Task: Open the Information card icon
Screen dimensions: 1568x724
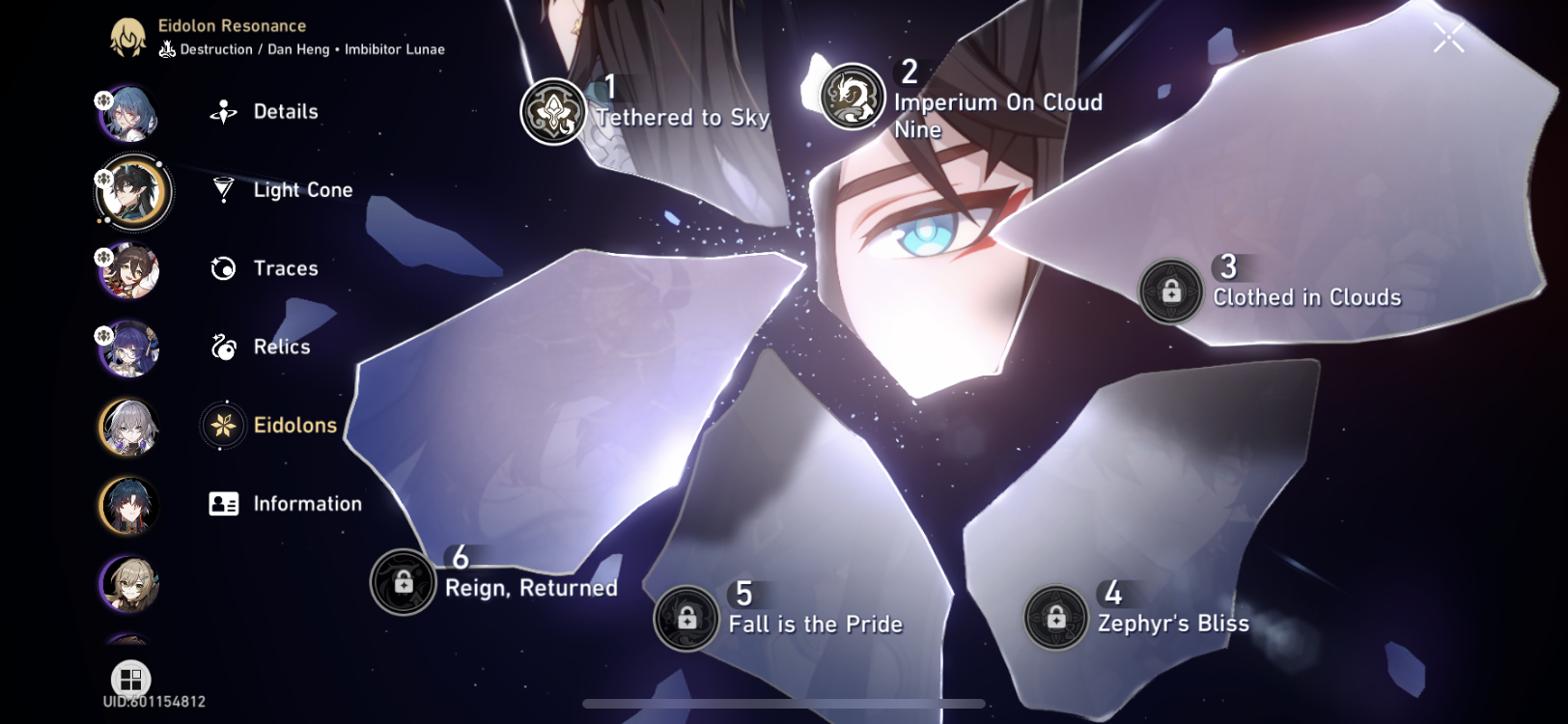Action: [222, 503]
